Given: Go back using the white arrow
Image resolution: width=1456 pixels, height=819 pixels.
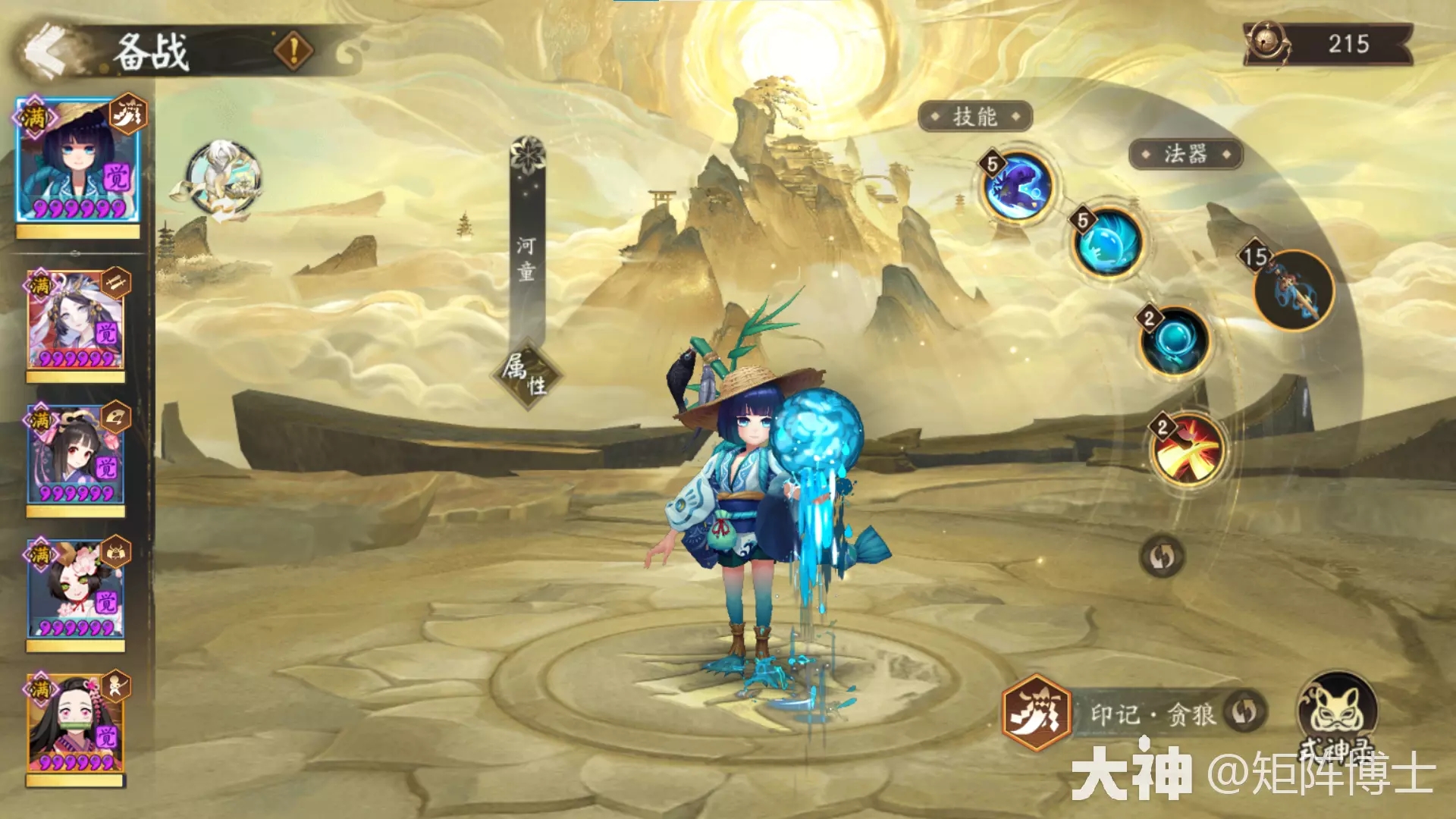Looking at the screenshot, I should click(47, 51).
